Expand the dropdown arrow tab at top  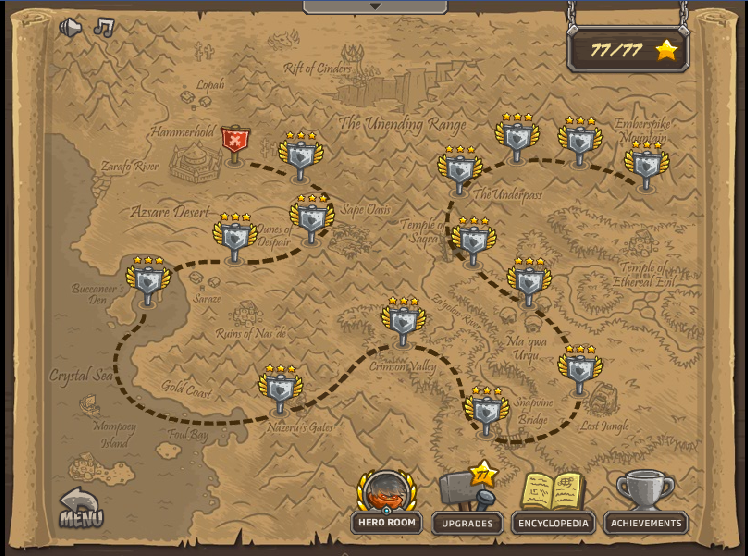pos(375,6)
